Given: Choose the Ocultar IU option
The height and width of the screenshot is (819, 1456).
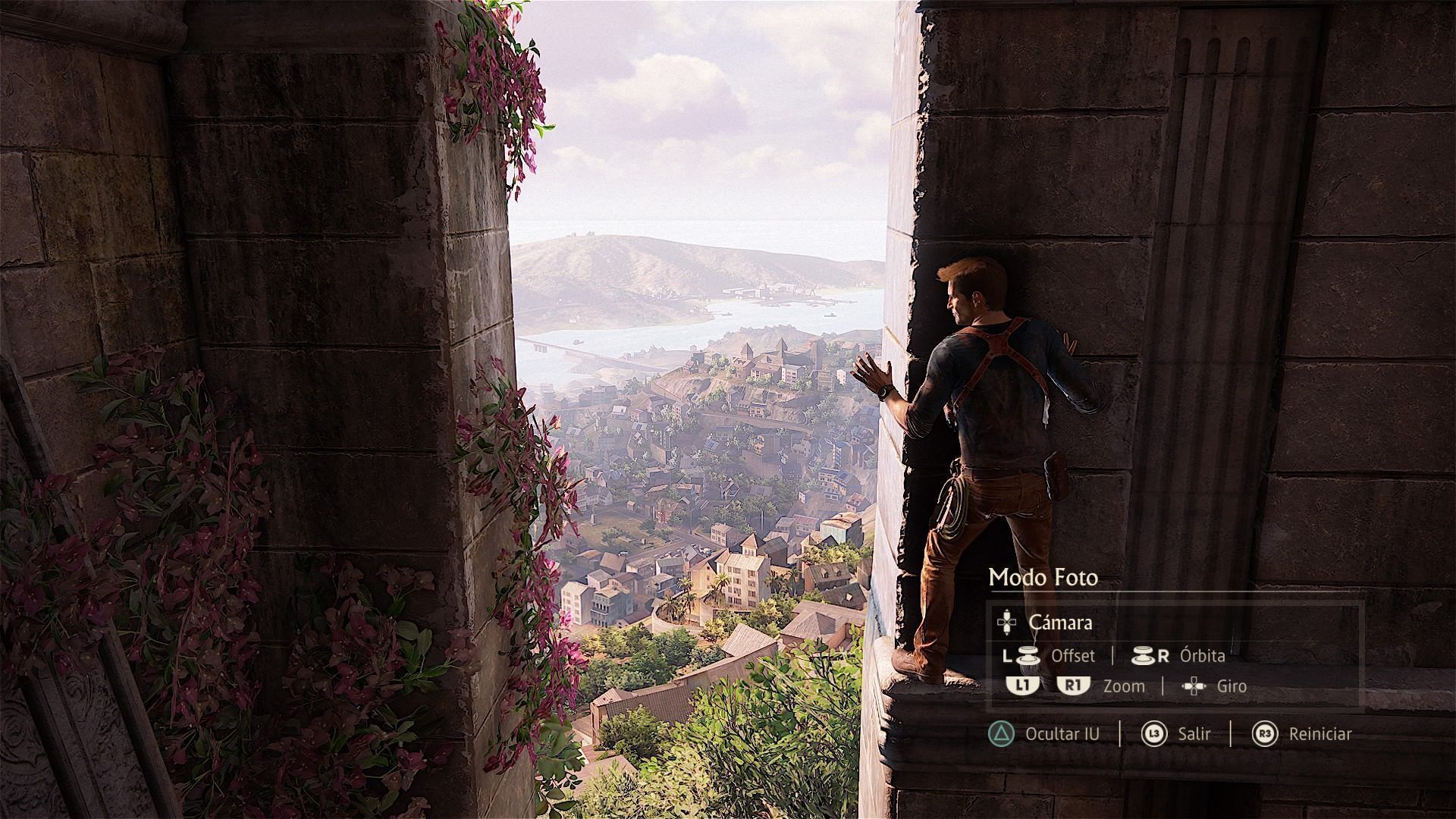Looking at the screenshot, I should pos(1061,733).
